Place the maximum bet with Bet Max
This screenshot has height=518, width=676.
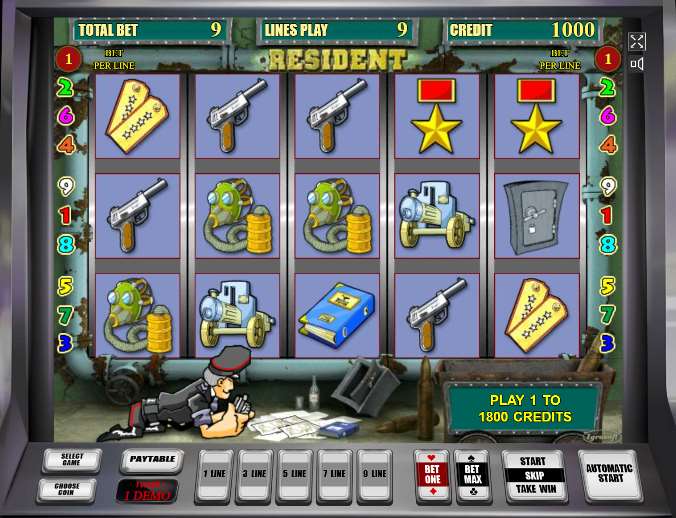471,473
